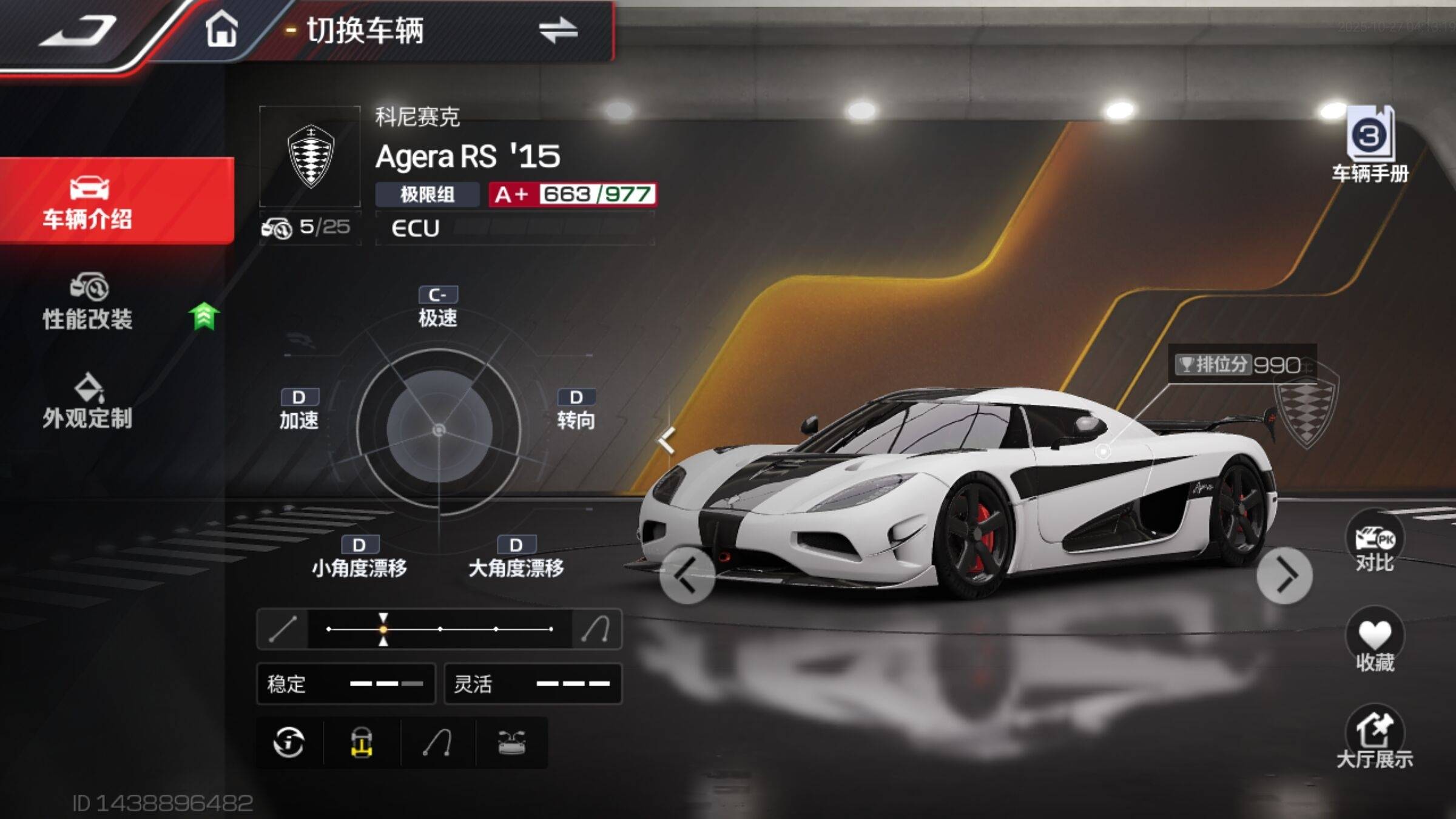Image resolution: width=1456 pixels, height=819 pixels.
Task: Show the next car with right arrow
Action: click(x=1284, y=575)
